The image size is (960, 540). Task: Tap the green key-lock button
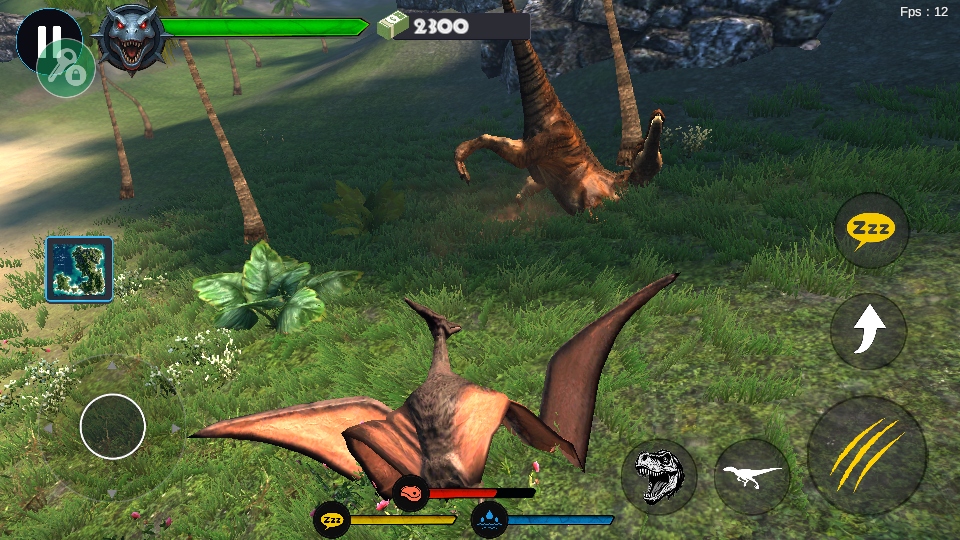(x=66, y=68)
